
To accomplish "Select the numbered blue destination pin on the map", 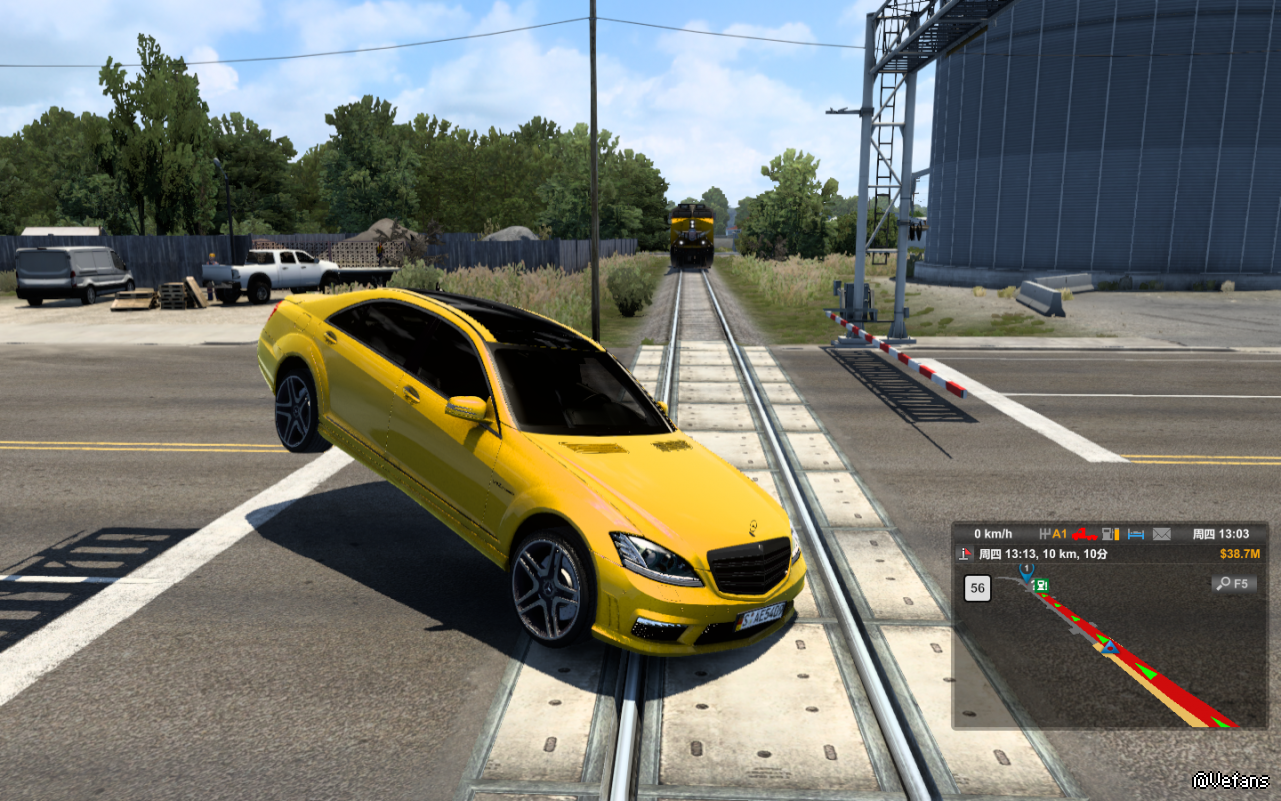I will pyautogui.click(x=1025, y=571).
